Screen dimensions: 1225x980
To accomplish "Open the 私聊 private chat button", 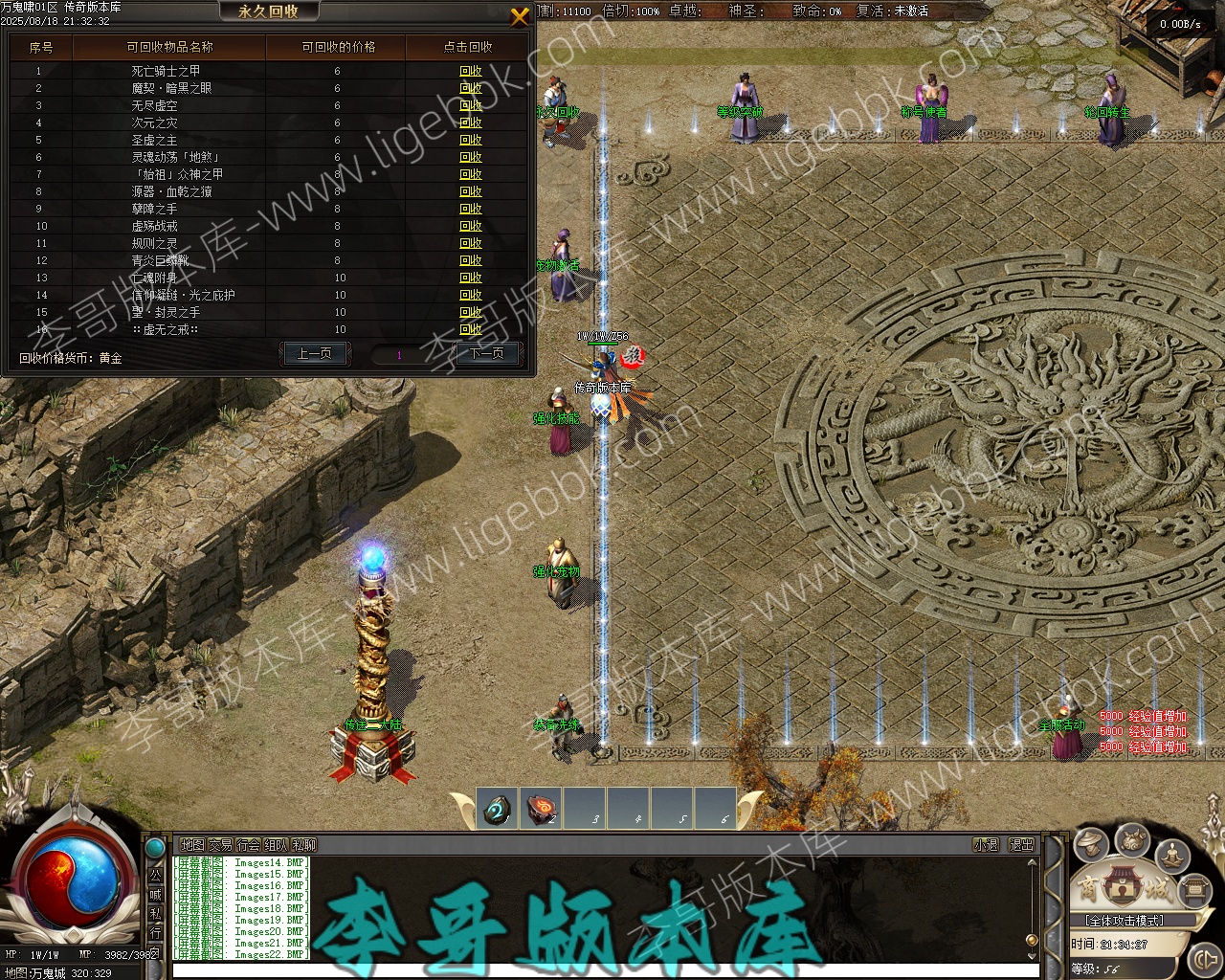I will [x=303, y=845].
